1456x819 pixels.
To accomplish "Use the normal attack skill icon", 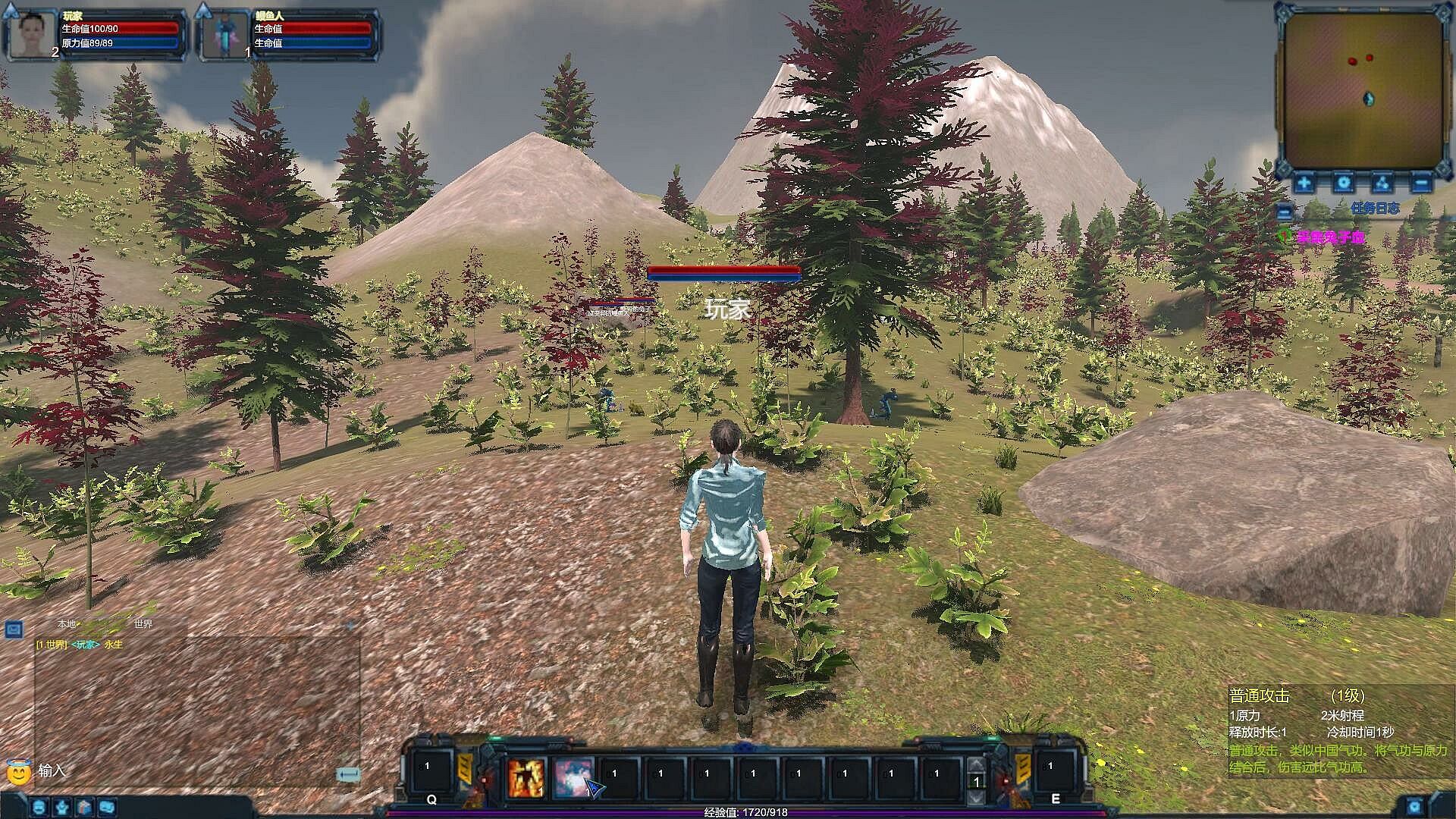I will [572, 778].
